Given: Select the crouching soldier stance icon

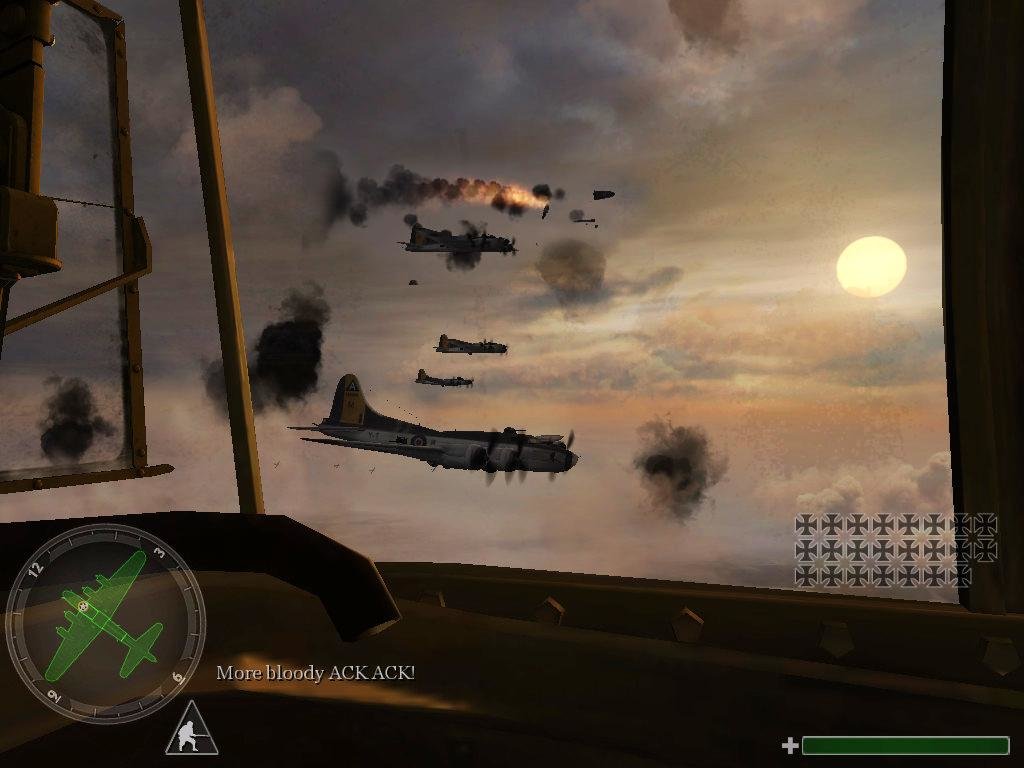Looking at the screenshot, I should pos(191,732).
